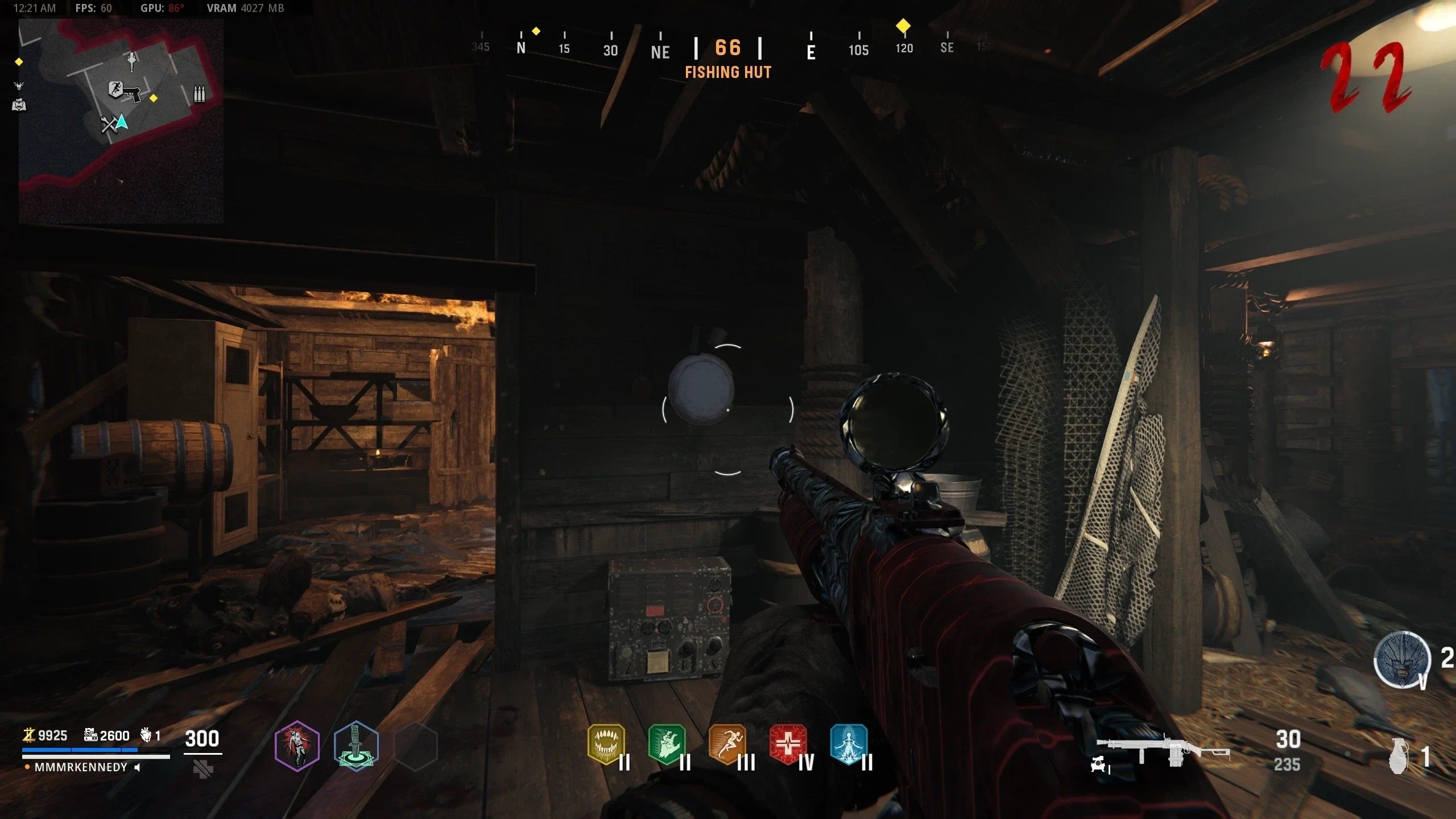Select the frag grenade icon
The width and height of the screenshot is (1456, 819).
[x=1399, y=756]
